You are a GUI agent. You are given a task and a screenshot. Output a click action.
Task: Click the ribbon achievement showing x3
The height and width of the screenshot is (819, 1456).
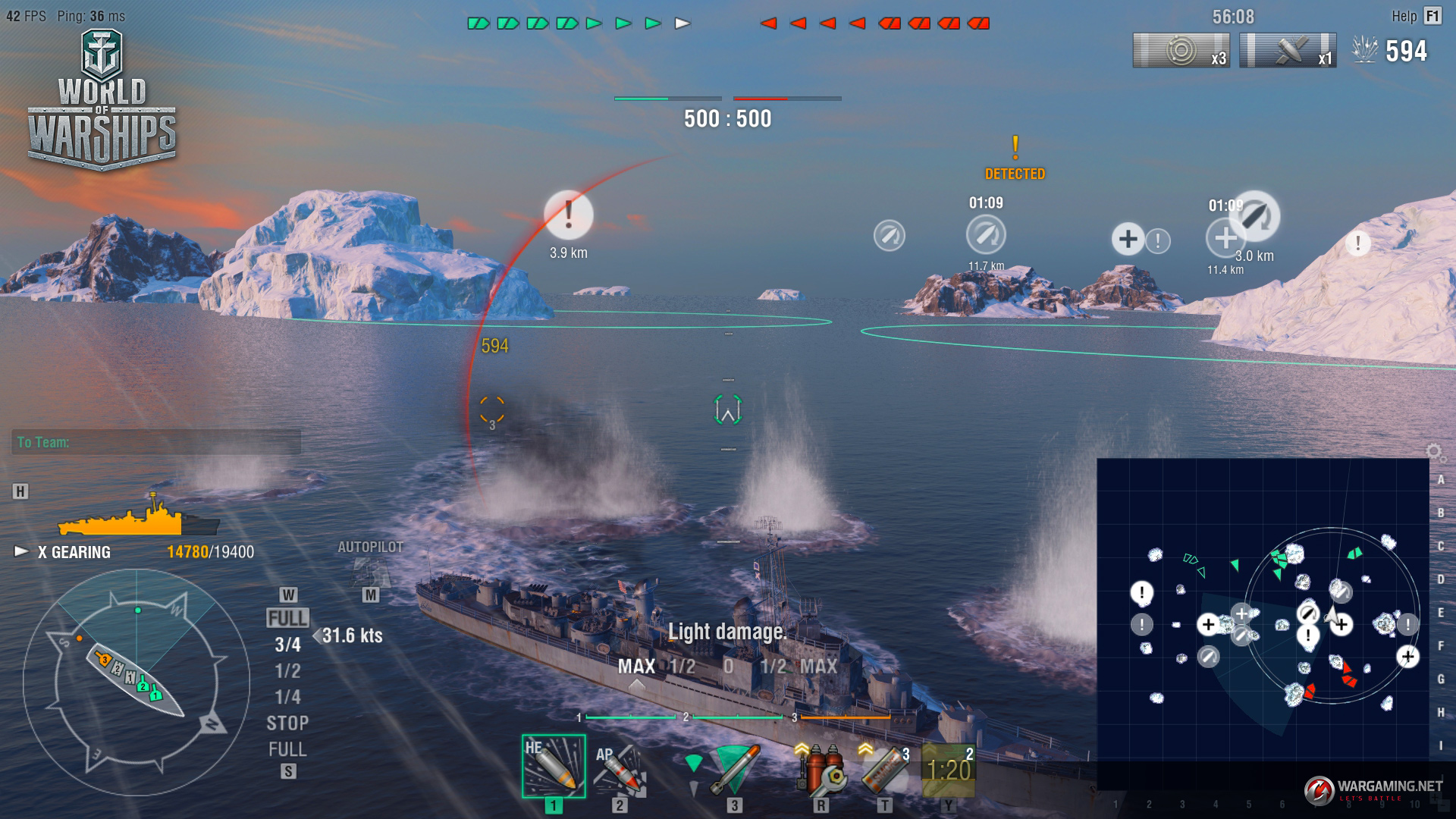(1181, 51)
